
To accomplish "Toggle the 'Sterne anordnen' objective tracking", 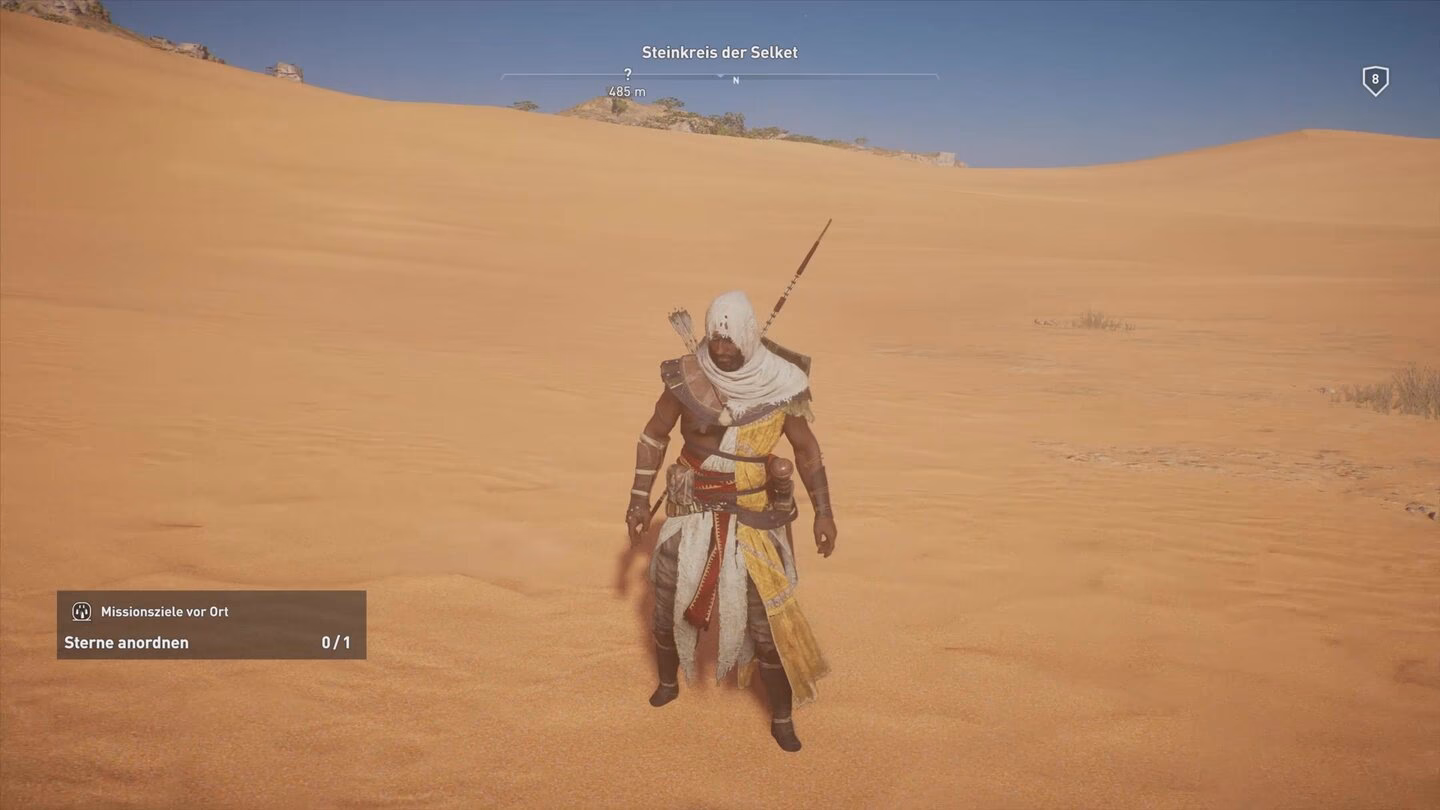I will 125,643.
